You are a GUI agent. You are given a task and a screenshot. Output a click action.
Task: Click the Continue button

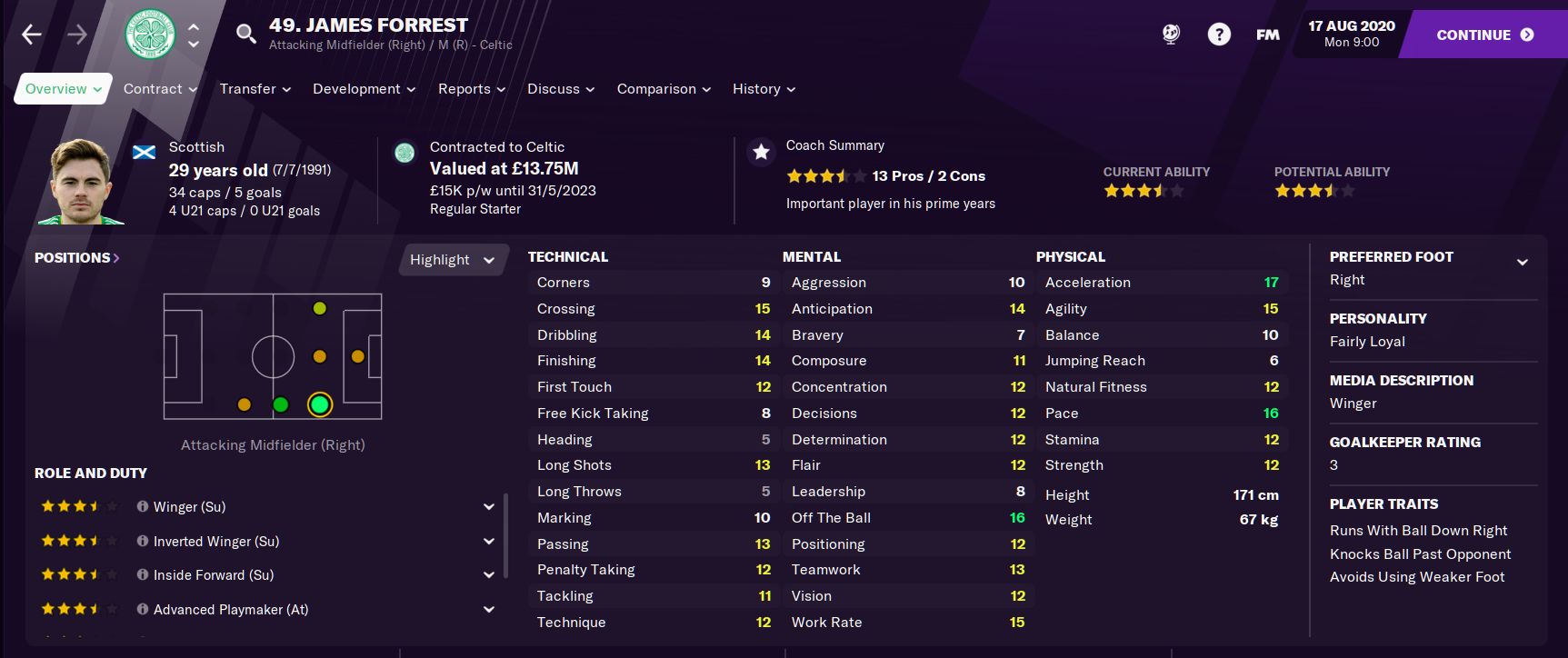pyautogui.click(x=1483, y=35)
